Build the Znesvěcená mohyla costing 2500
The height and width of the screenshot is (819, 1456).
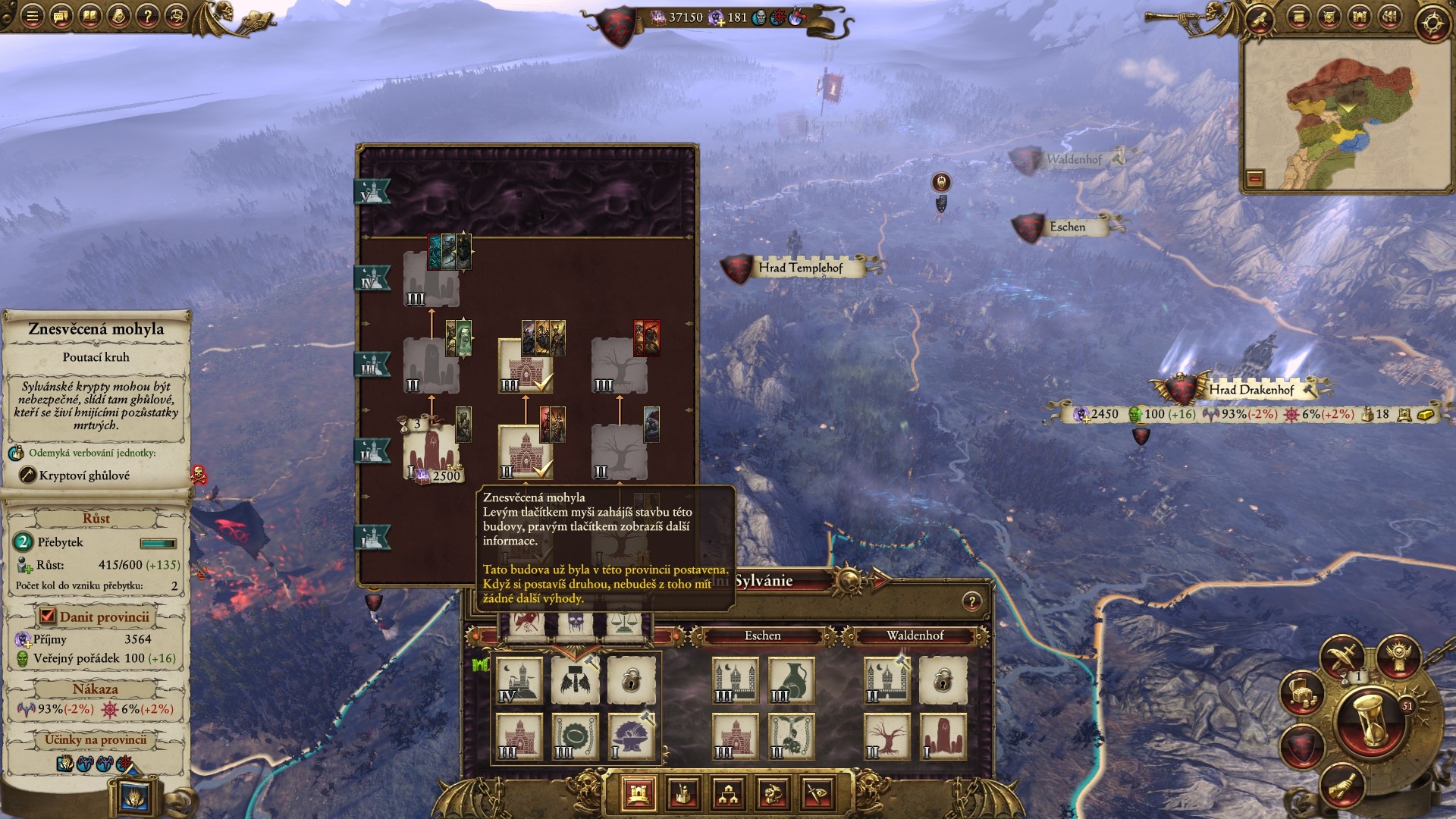point(431,452)
